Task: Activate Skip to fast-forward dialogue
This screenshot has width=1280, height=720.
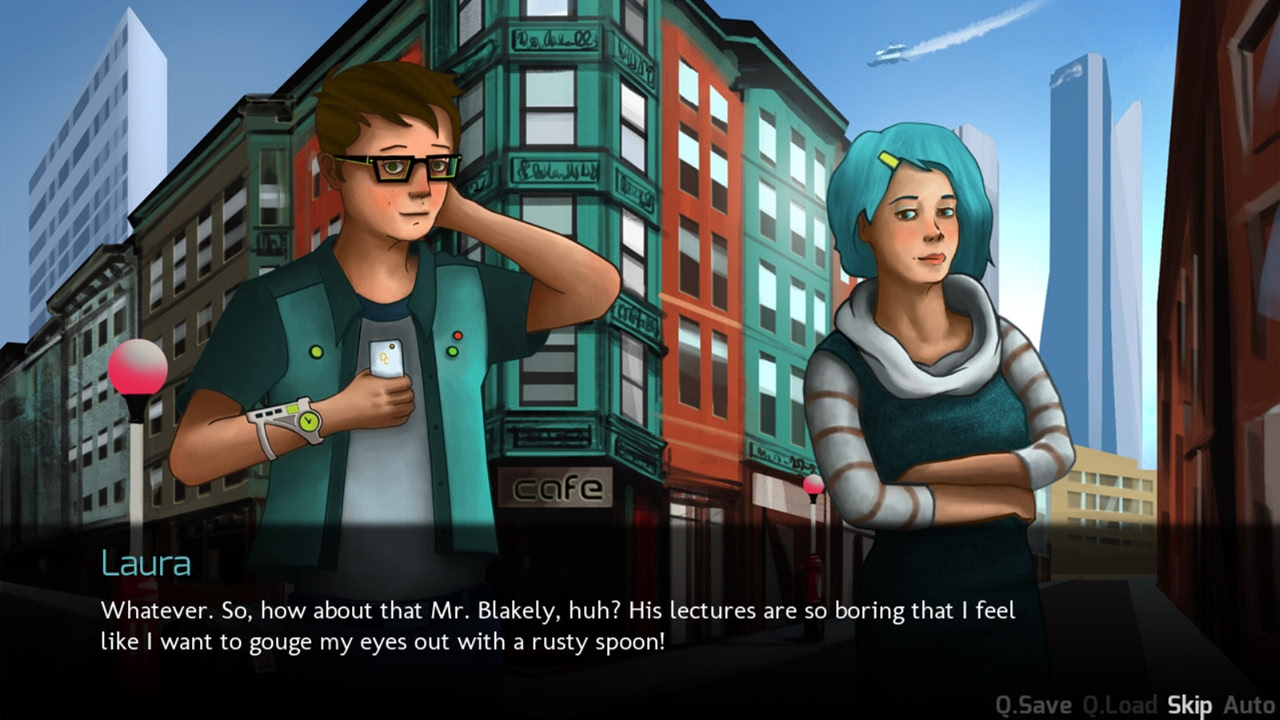Action: (1189, 705)
